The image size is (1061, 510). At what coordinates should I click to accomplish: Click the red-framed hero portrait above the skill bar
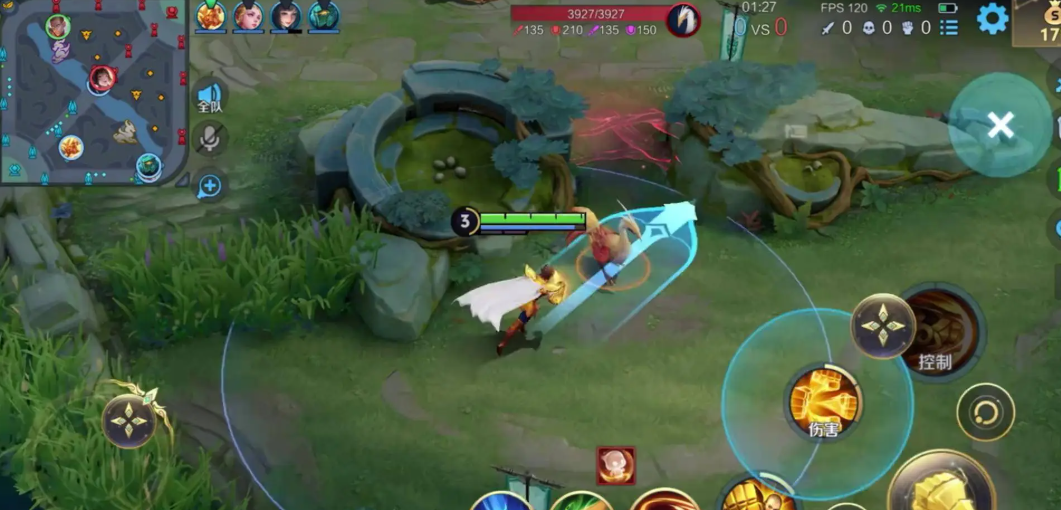[616, 465]
